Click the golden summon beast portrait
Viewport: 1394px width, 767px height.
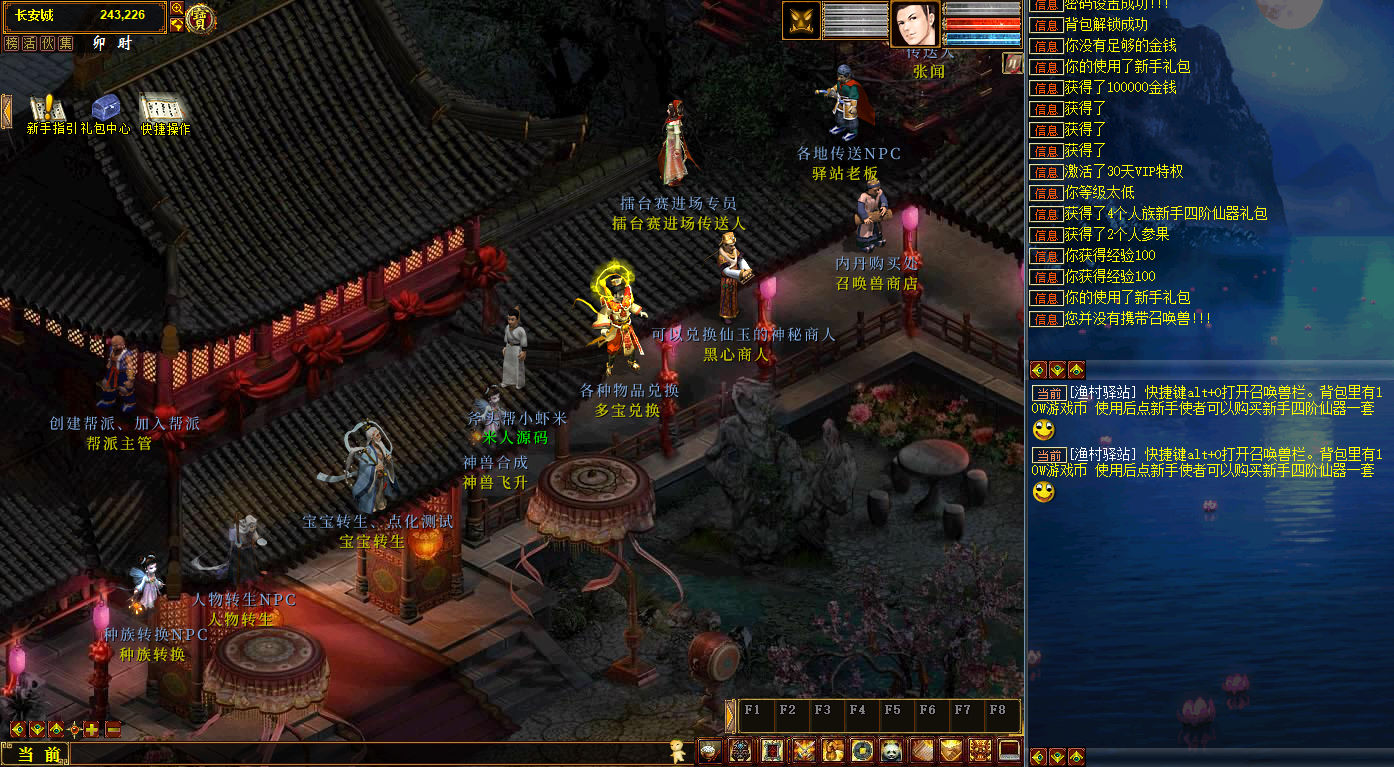(x=801, y=21)
